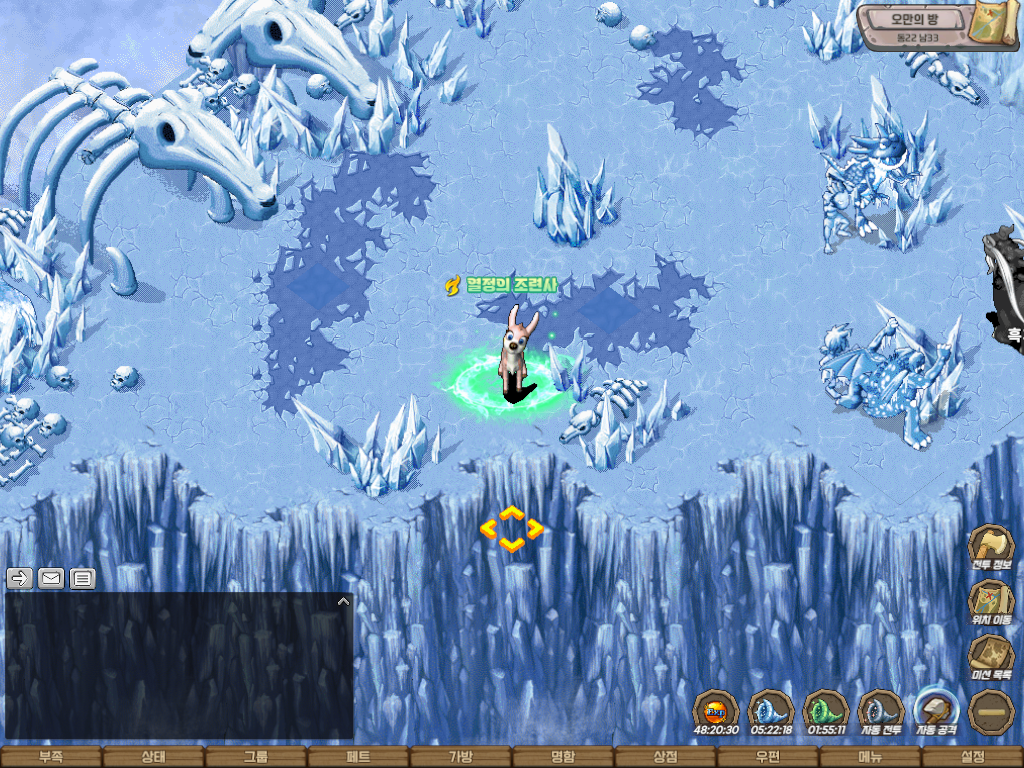The image size is (1024, 768).
Task: Open the 메뉴 (Menu) button
Action: pyautogui.click(x=870, y=758)
